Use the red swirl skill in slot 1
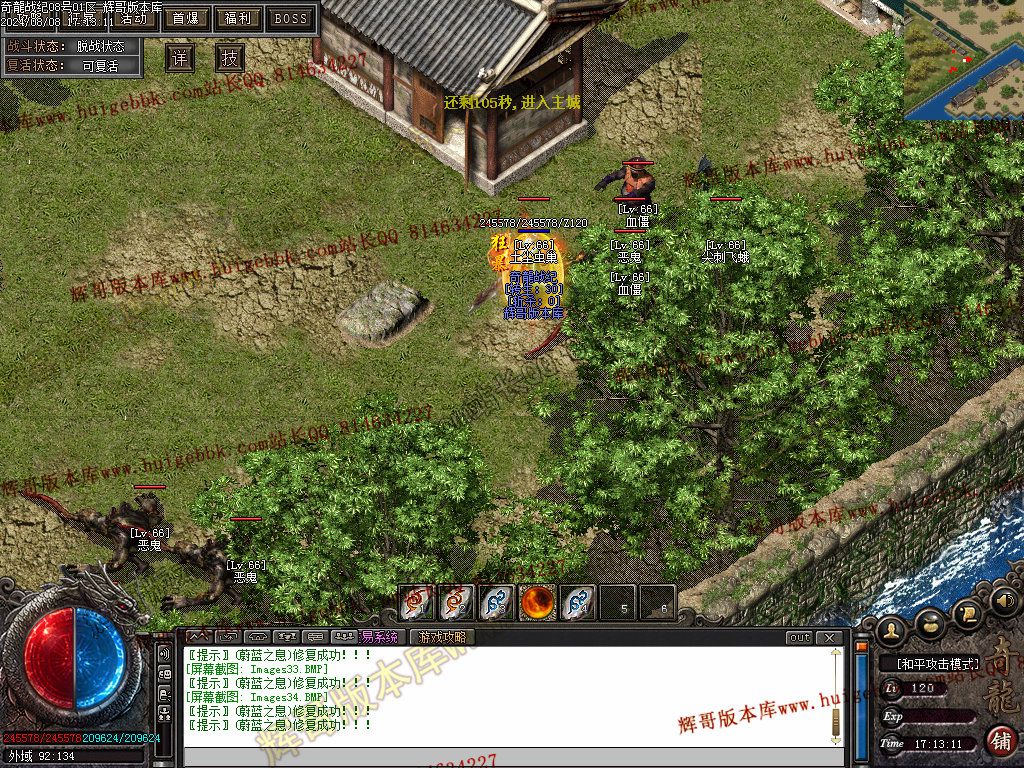 pyautogui.click(x=416, y=602)
